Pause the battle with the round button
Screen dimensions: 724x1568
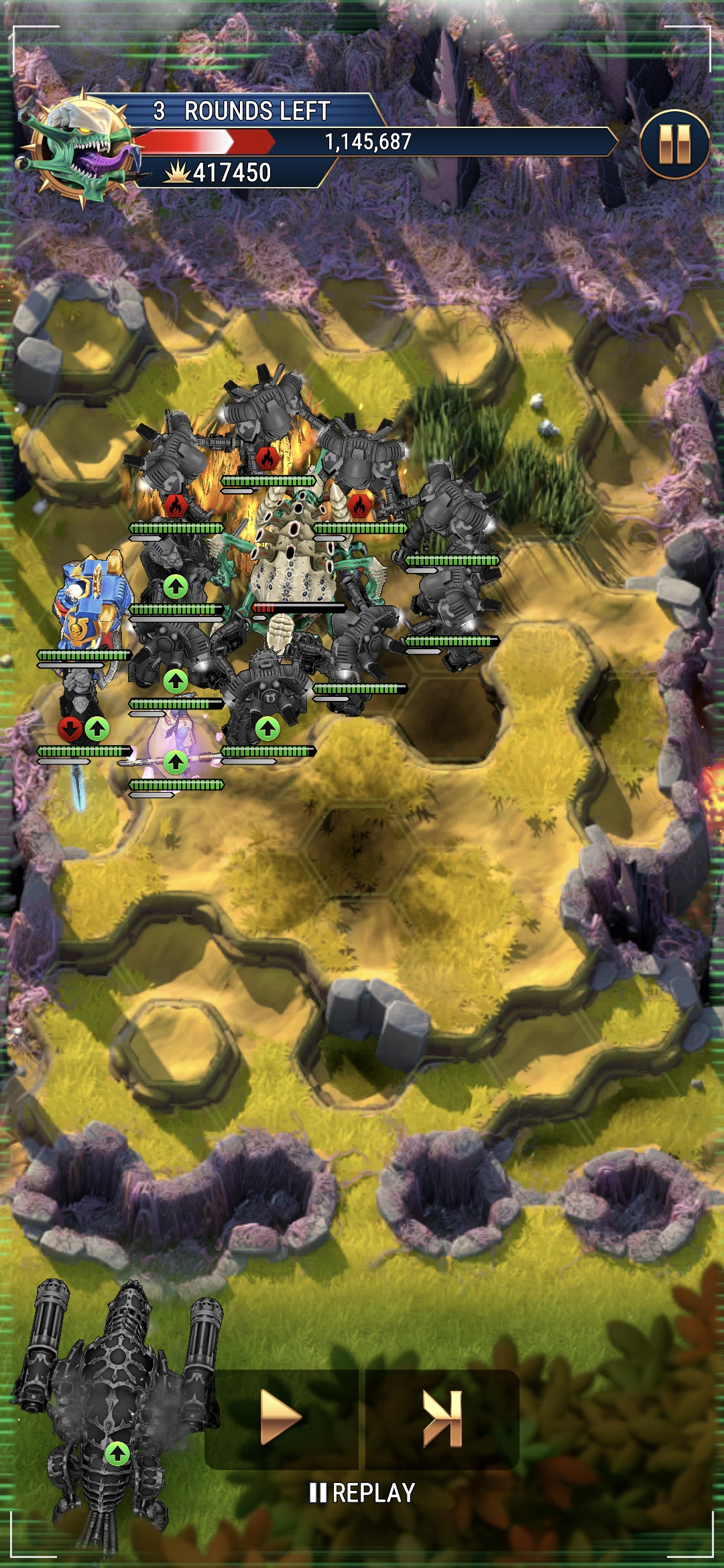[674, 144]
